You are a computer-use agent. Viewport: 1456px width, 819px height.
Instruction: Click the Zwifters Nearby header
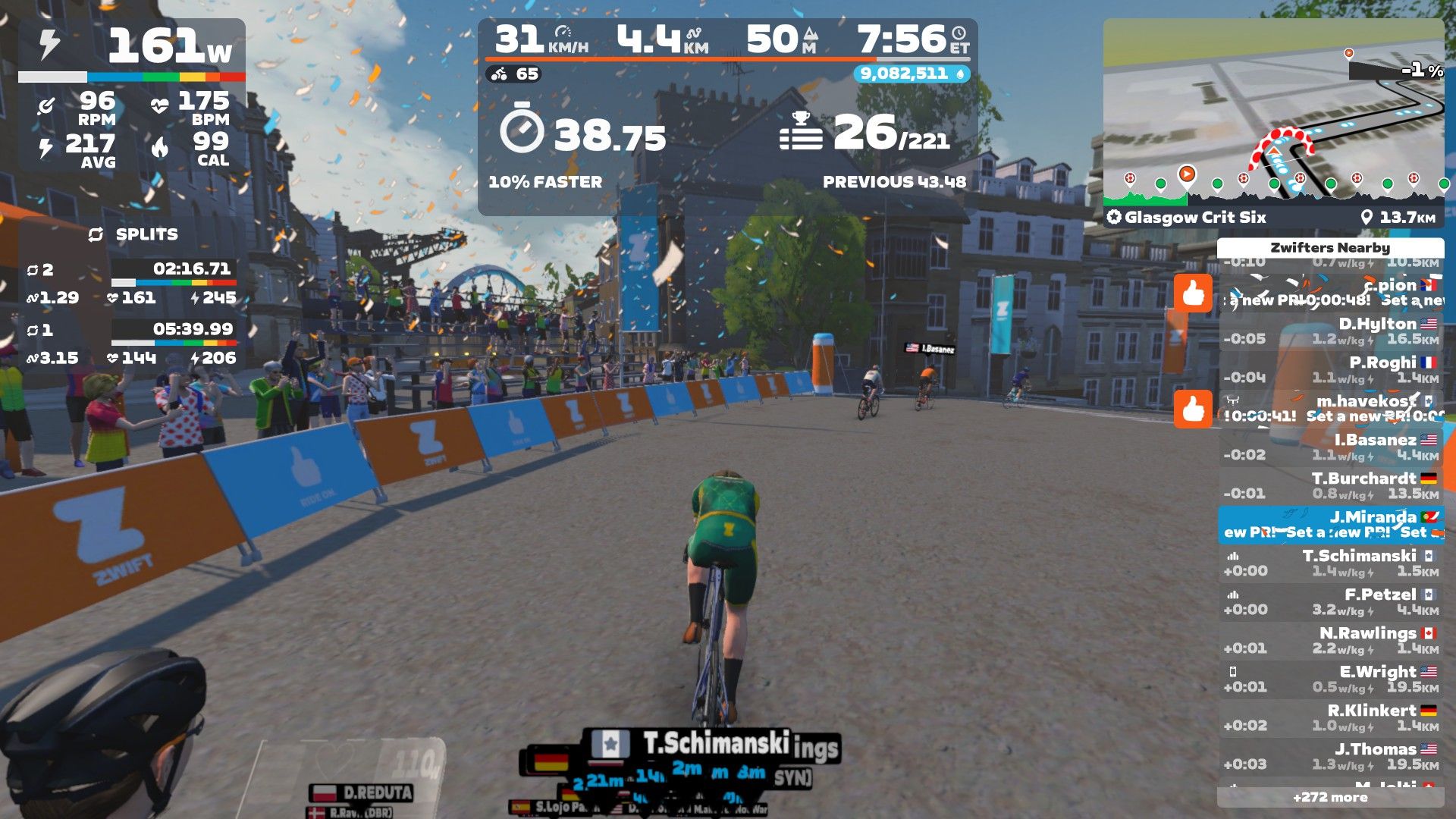click(1330, 248)
